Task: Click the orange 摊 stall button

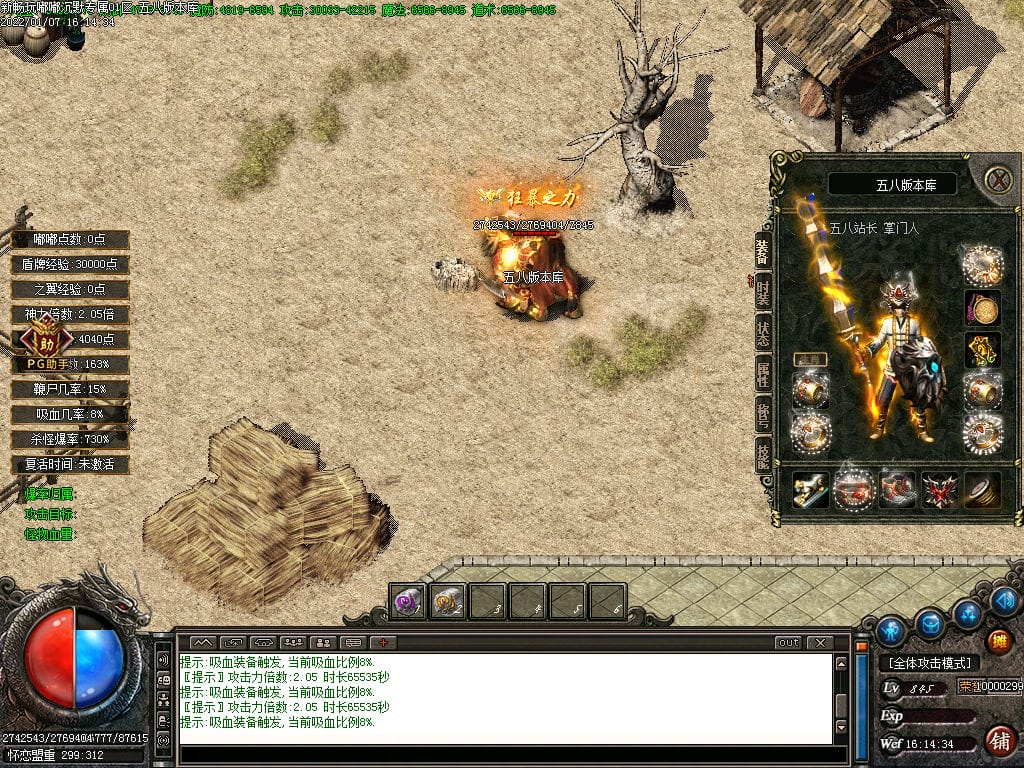Action: coord(998,641)
